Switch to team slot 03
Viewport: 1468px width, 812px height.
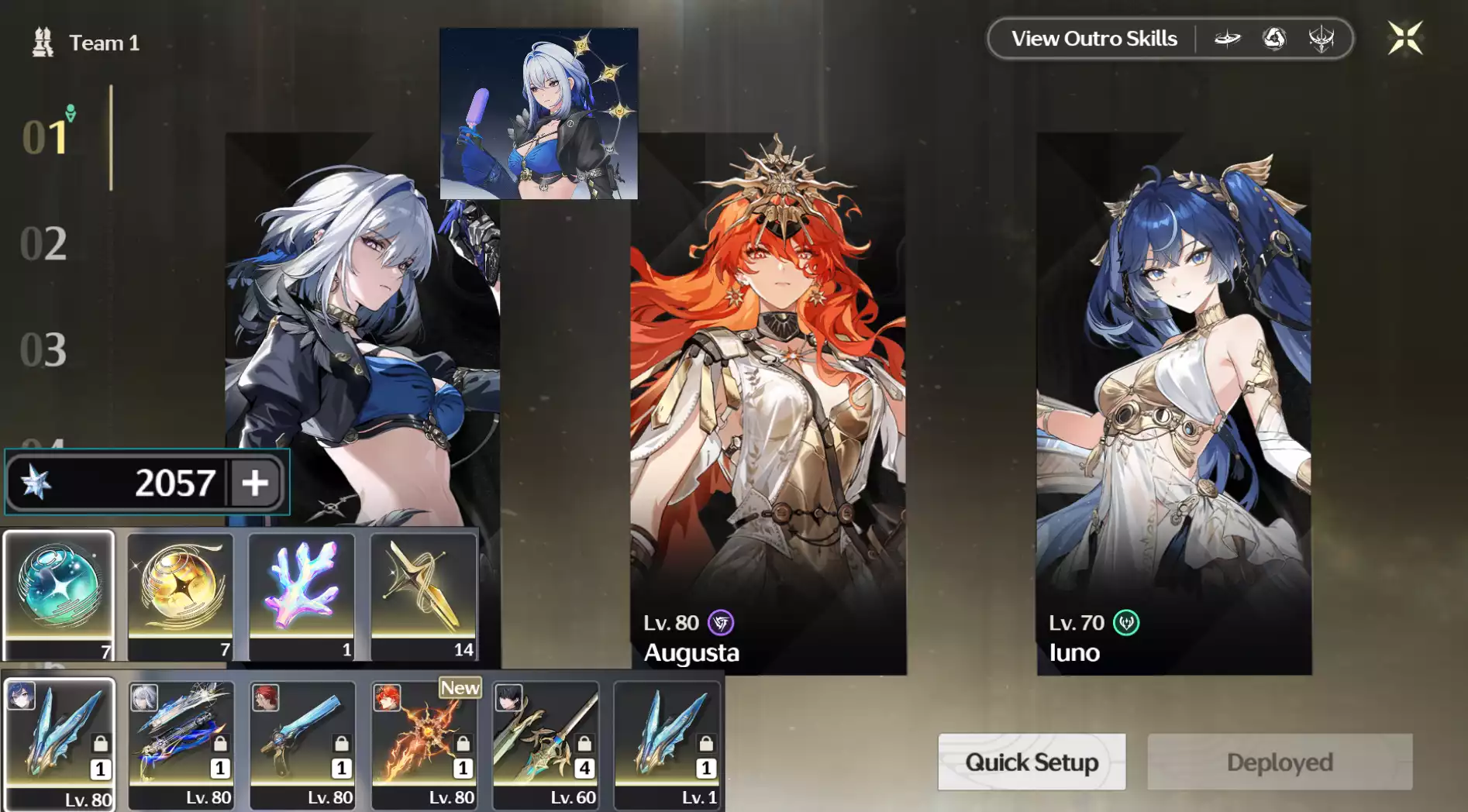(43, 349)
